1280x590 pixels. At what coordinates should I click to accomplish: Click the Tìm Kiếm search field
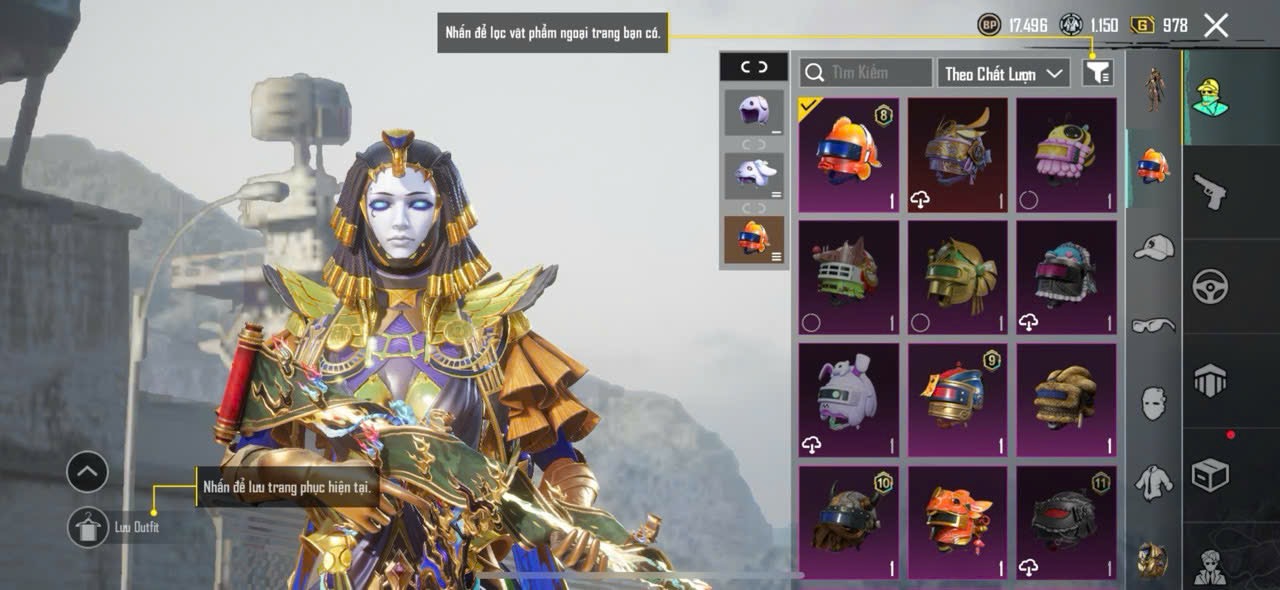(866, 72)
